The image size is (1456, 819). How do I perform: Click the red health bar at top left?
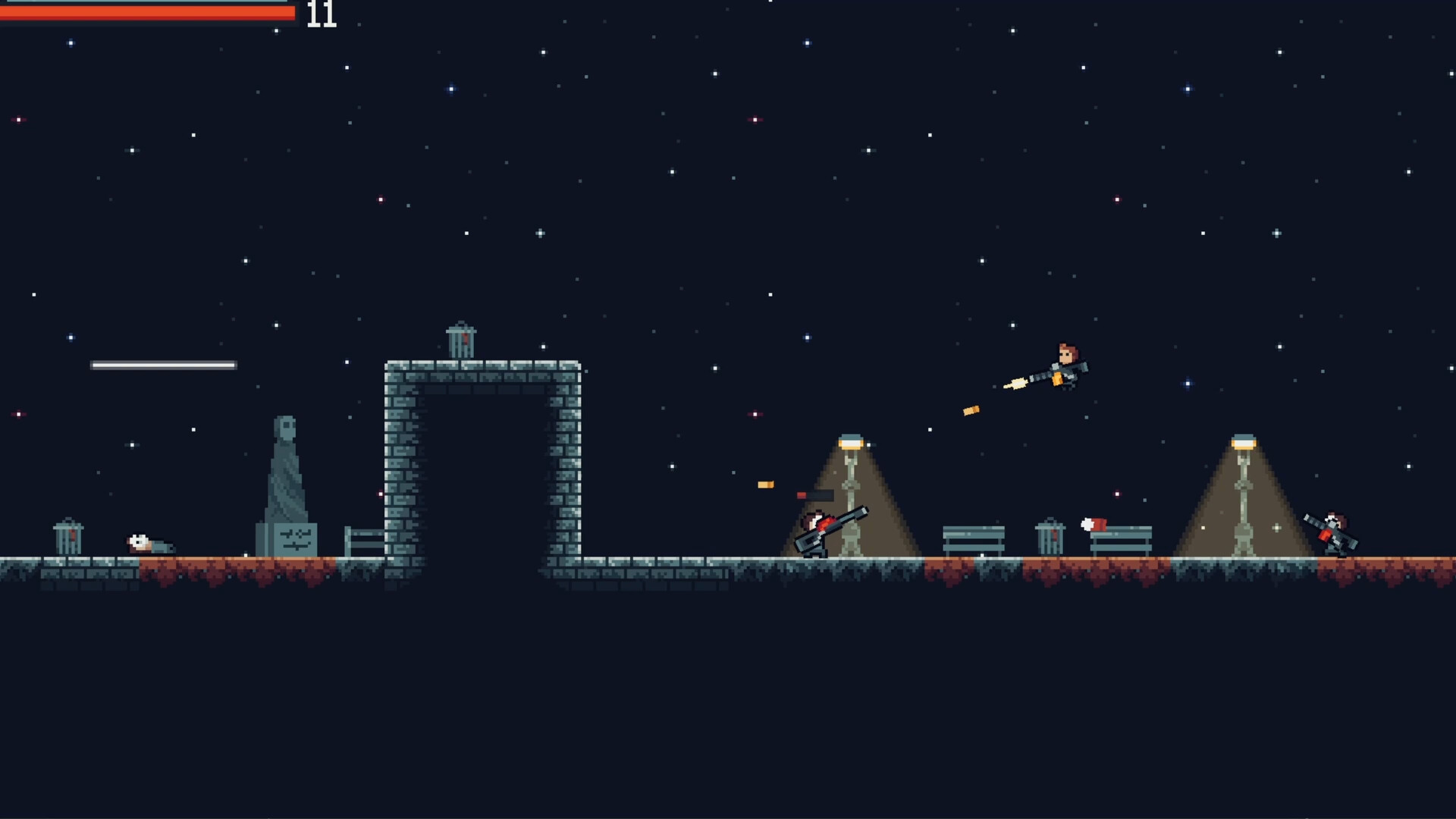click(x=144, y=12)
